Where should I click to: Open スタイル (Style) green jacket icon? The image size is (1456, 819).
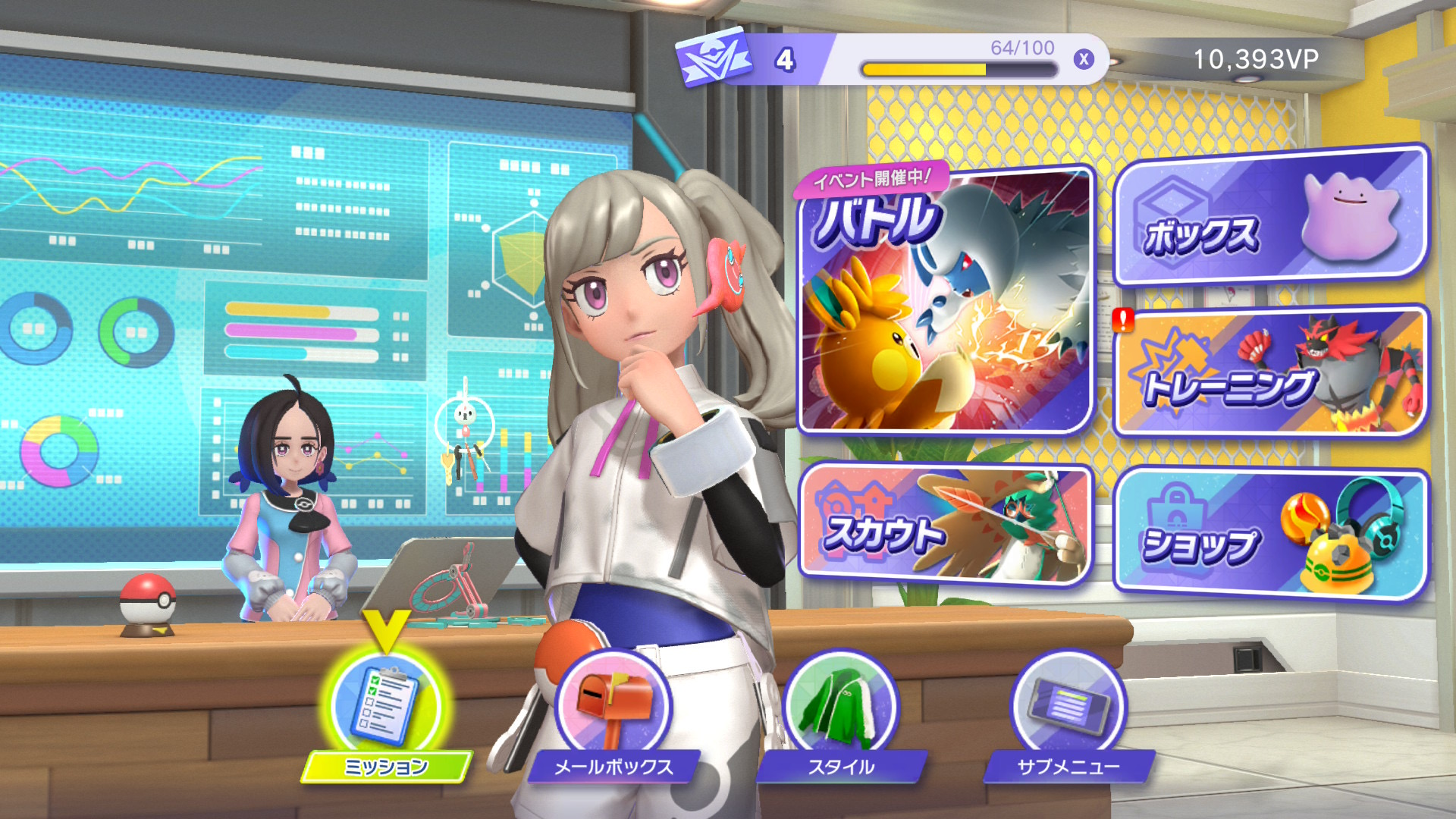point(840,705)
